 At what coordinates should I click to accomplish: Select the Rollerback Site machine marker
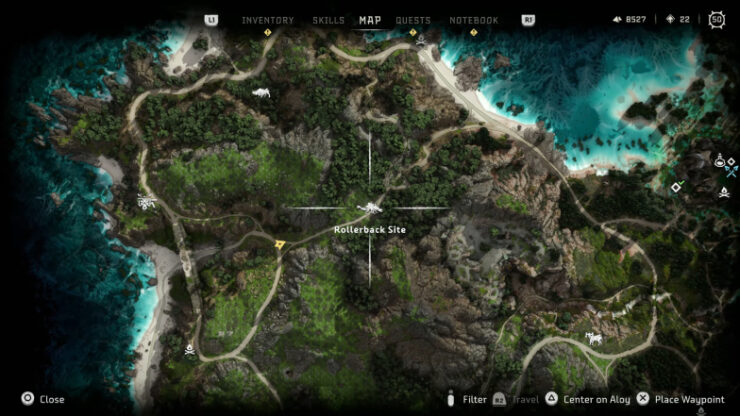[370, 208]
